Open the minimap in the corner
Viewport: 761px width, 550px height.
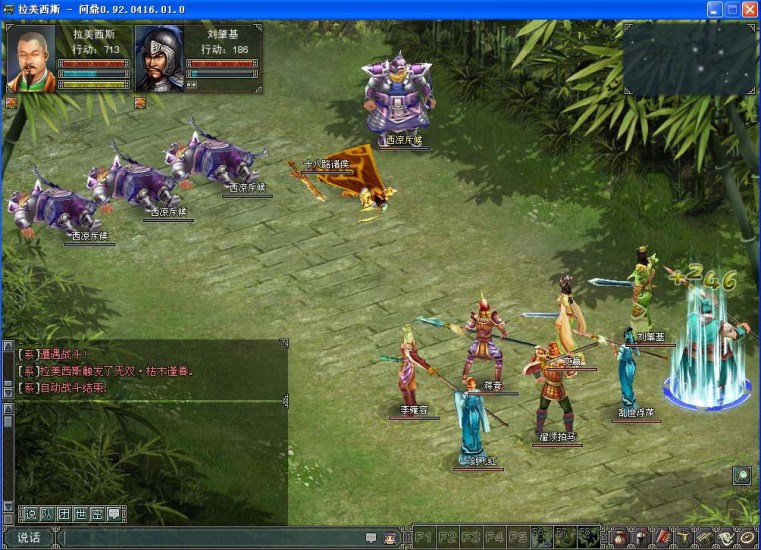[689, 55]
